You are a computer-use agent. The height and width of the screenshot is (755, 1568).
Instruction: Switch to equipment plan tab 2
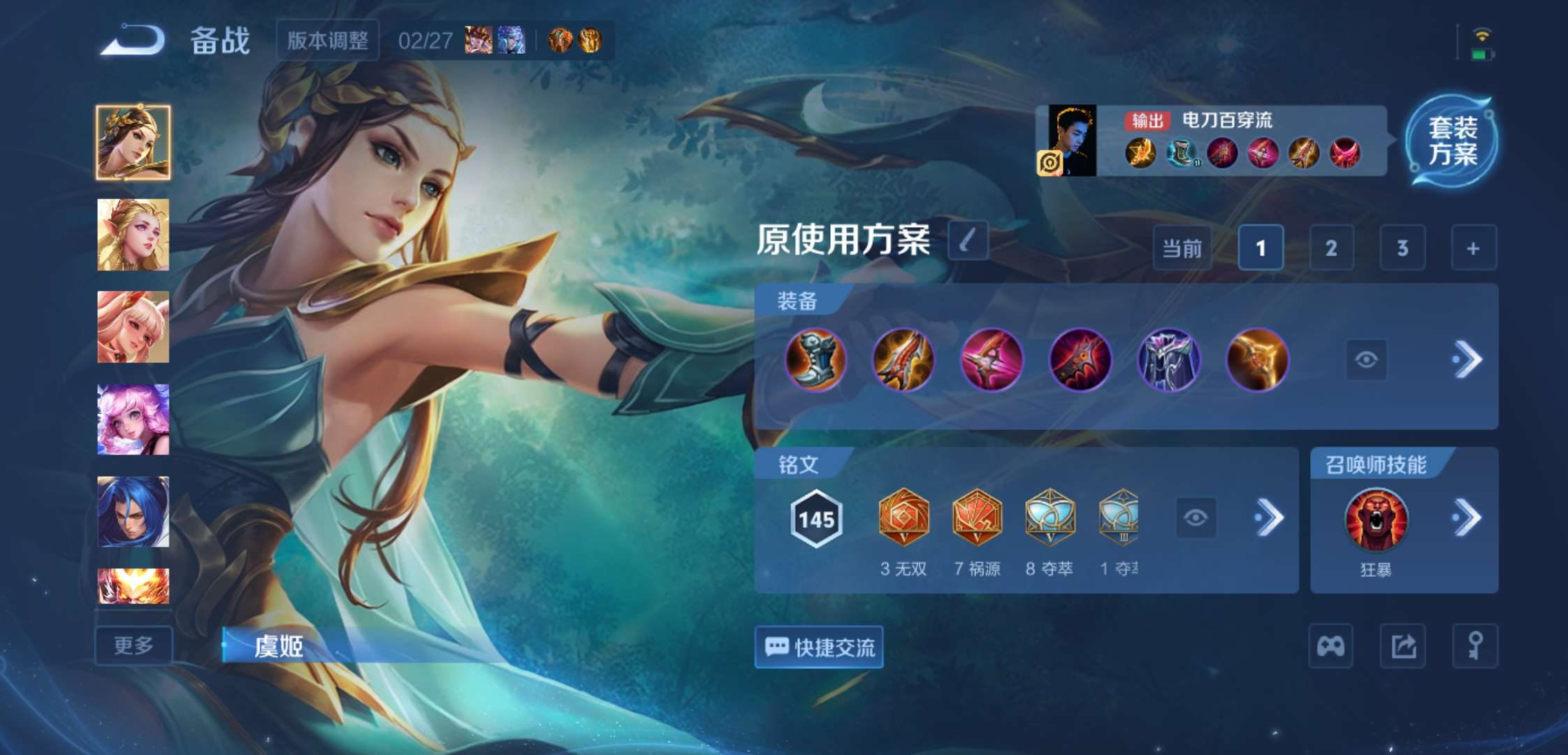(x=1331, y=248)
